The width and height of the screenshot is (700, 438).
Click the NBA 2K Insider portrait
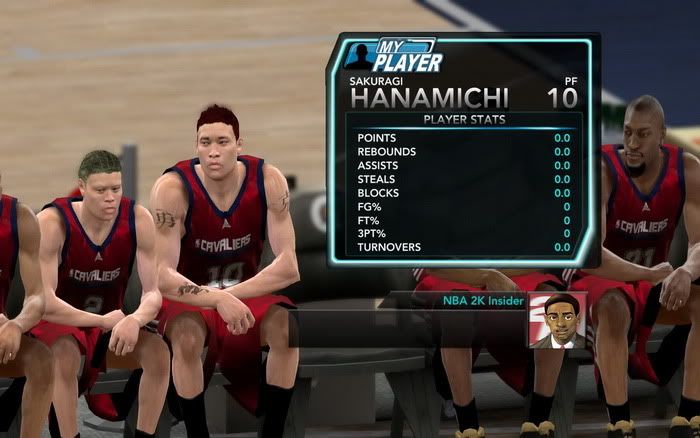coord(557,320)
